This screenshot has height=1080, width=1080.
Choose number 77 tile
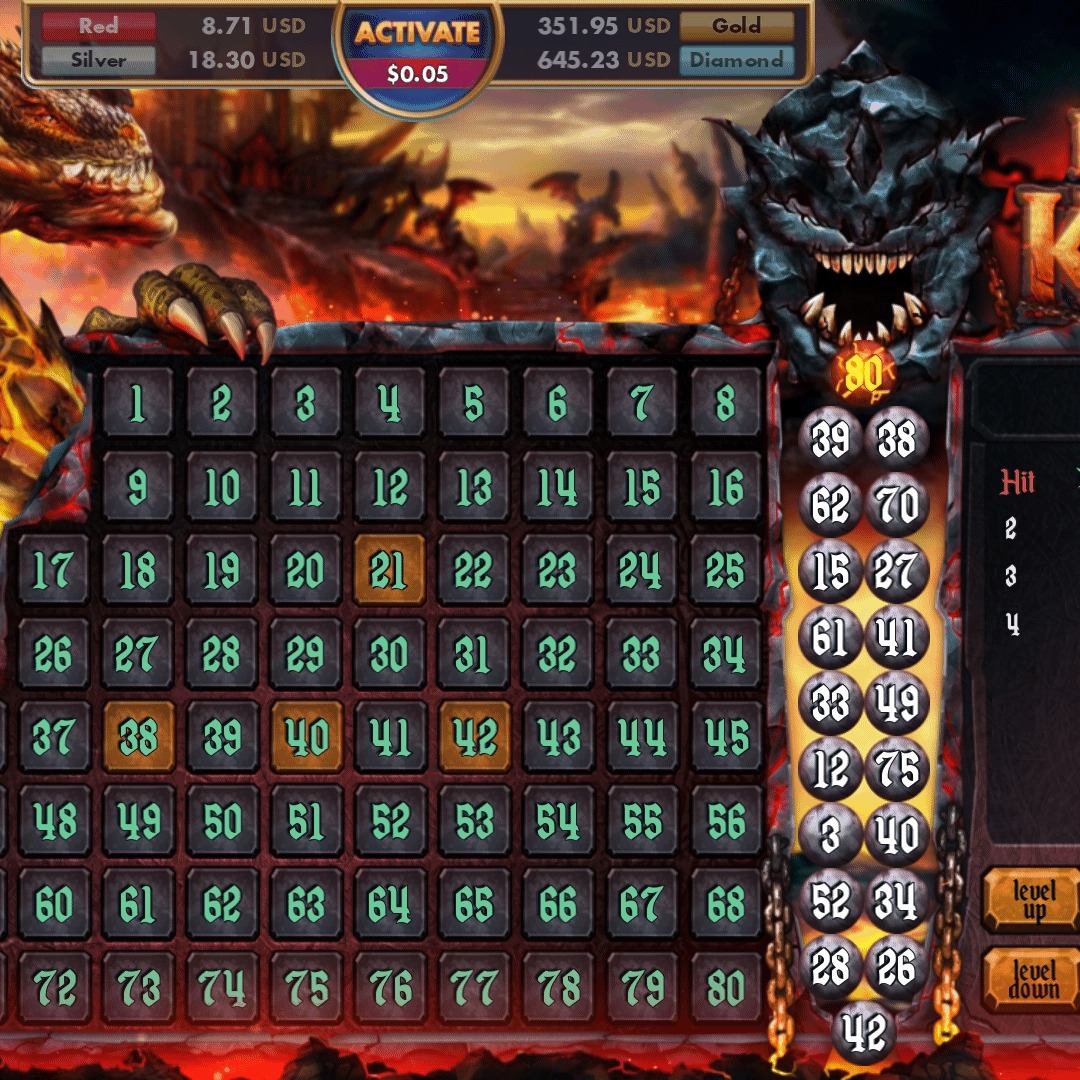coord(473,987)
